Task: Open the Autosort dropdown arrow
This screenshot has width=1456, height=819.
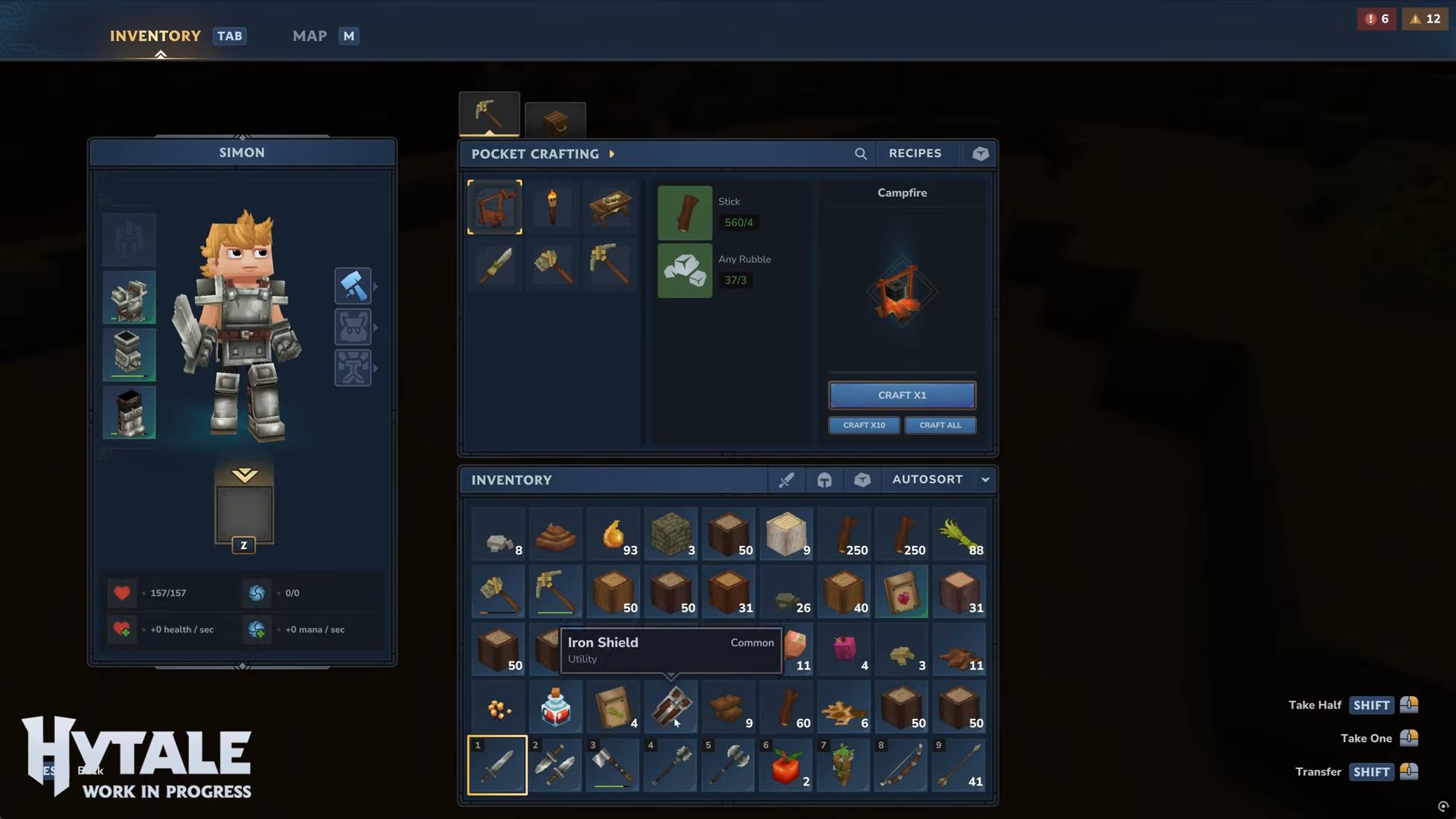Action: pos(985,479)
